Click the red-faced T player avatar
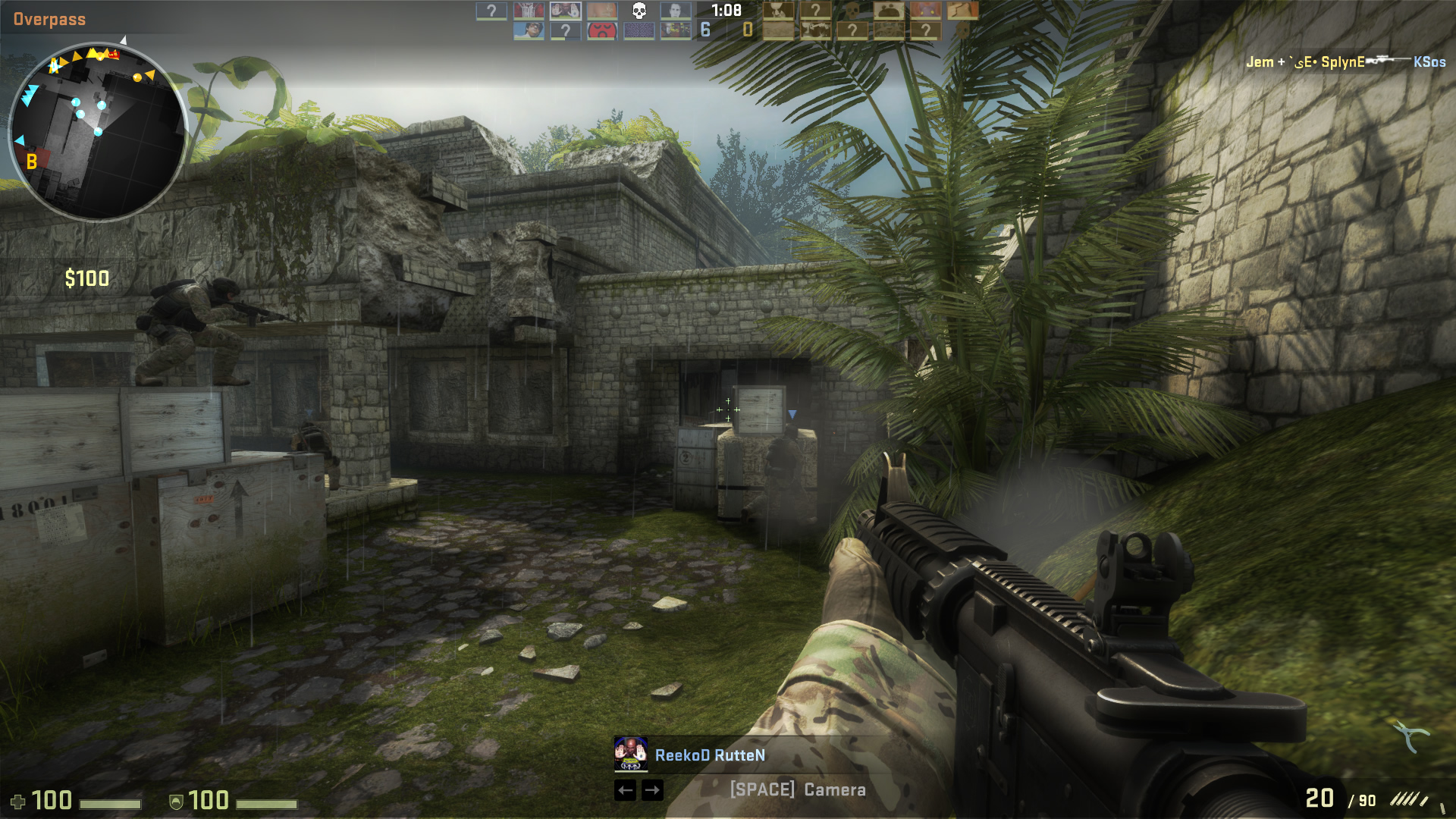This screenshot has height=819, width=1456. tap(600, 29)
